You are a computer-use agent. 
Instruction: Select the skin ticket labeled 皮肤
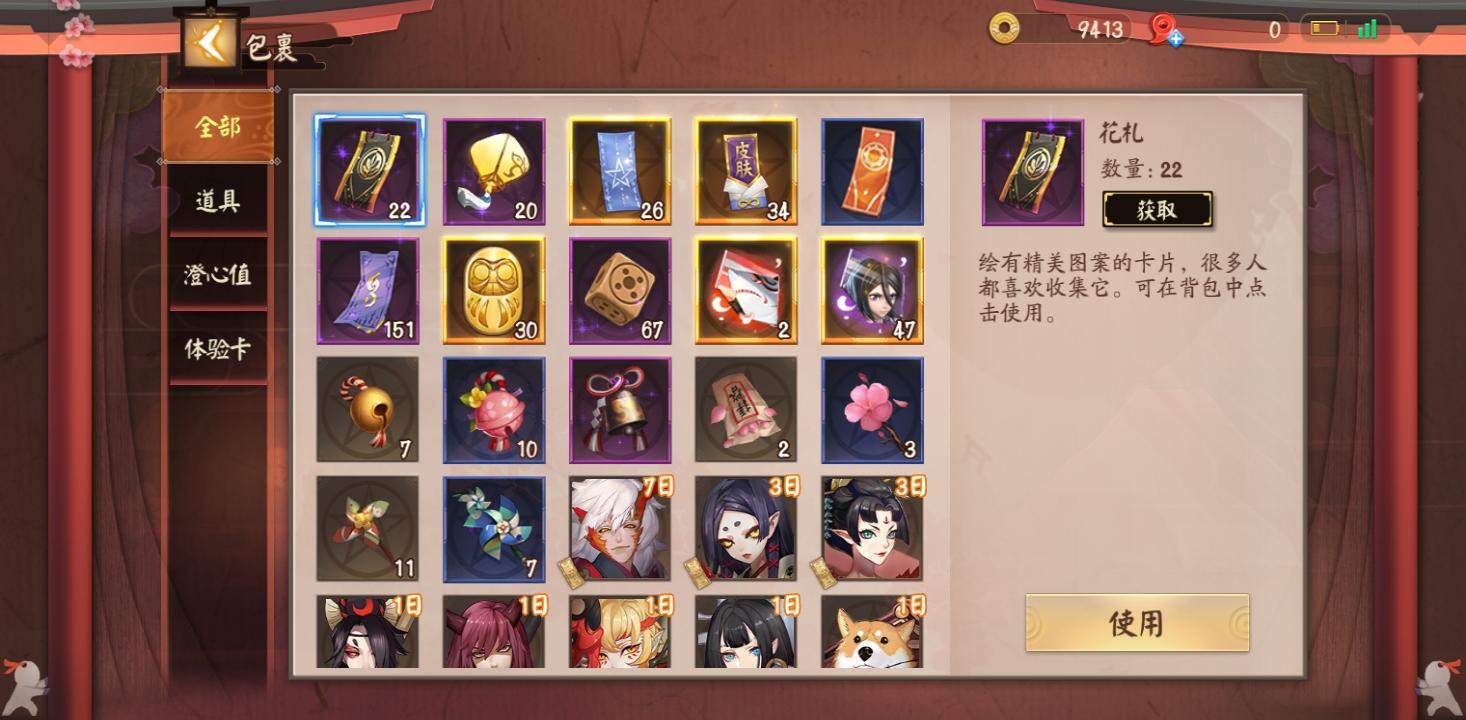coord(746,170)
